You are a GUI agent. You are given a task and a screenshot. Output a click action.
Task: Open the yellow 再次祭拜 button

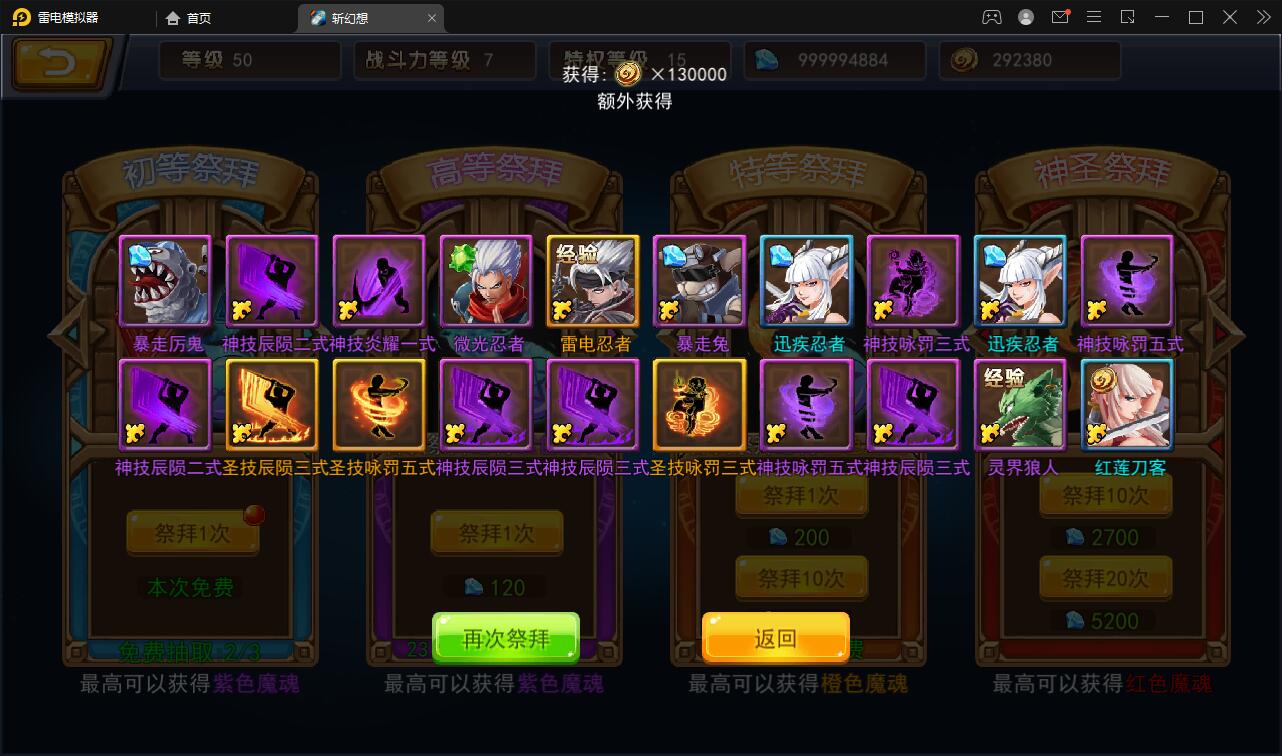(x=506, y=637)
